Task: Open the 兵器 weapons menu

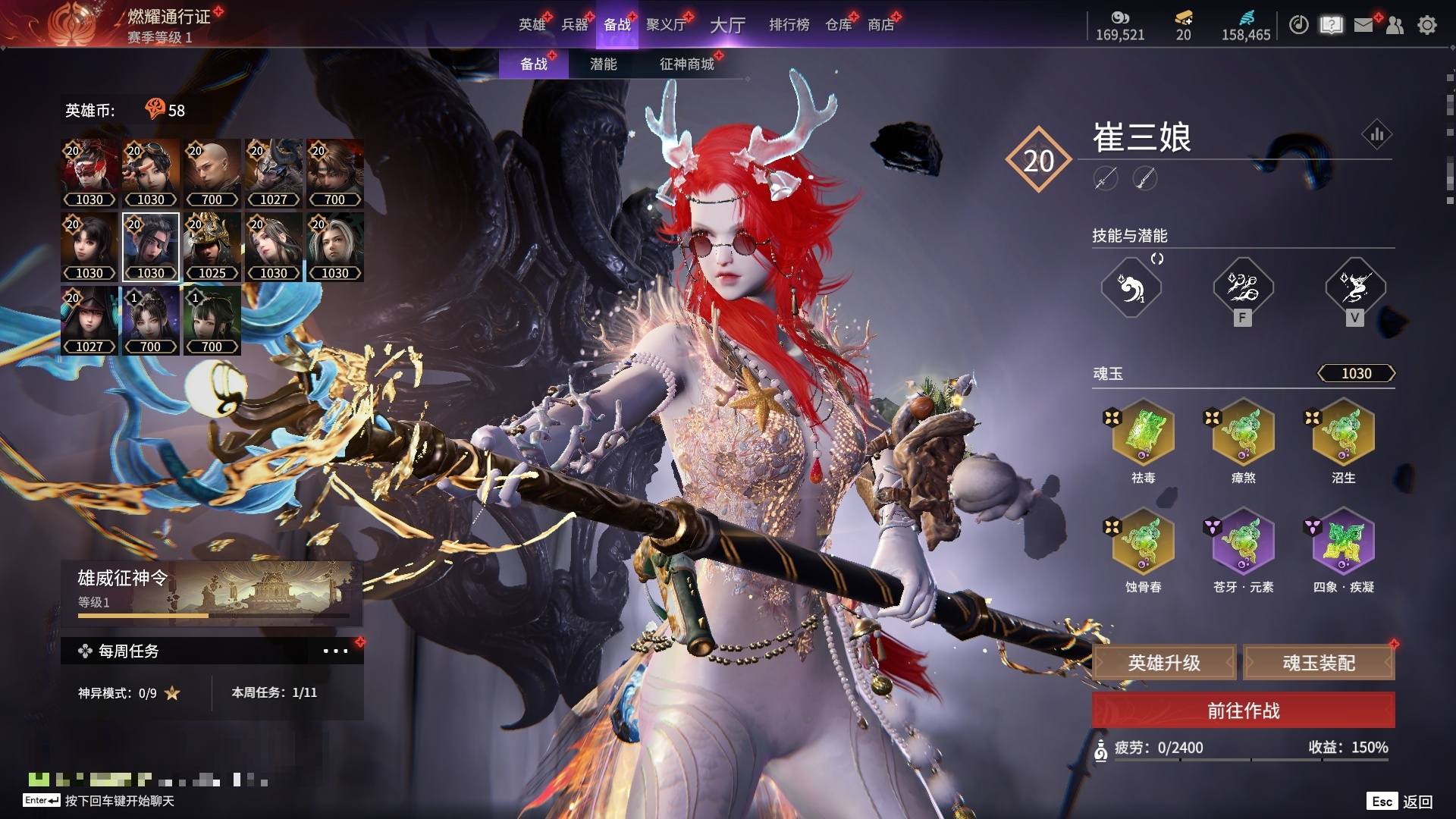Action: 574,25
